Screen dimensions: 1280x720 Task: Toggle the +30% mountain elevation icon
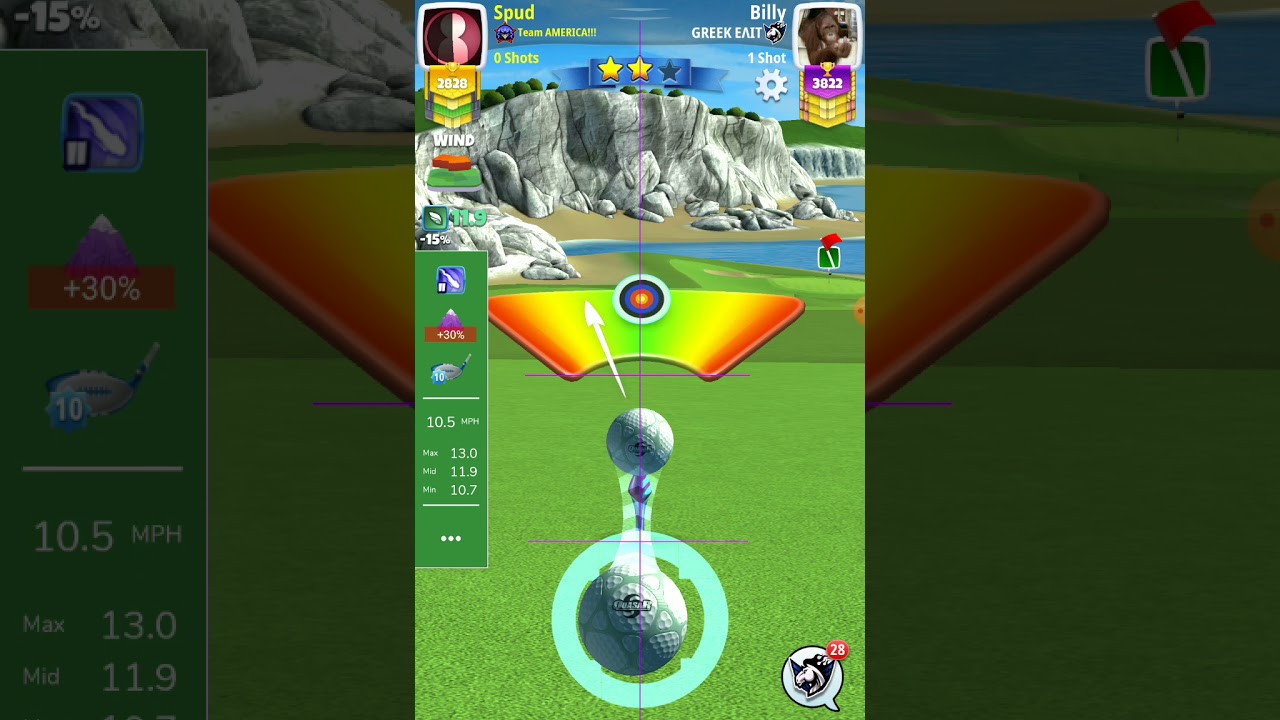tap(450, 325)
